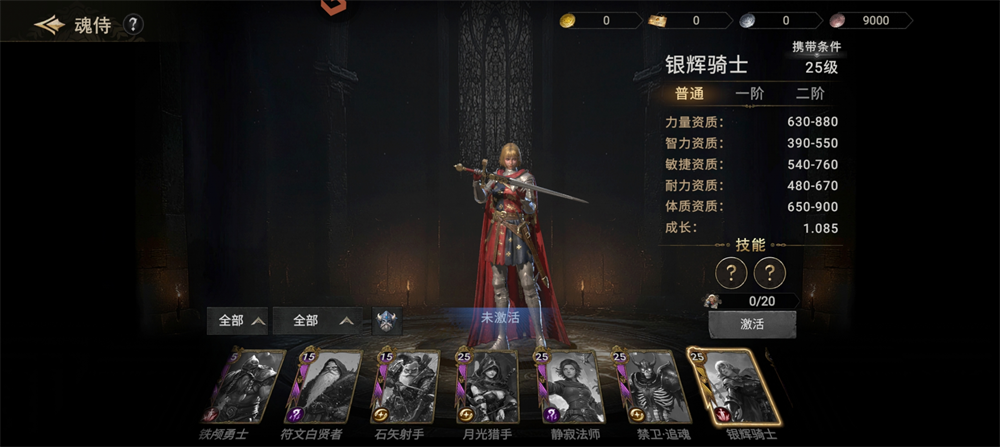Show the 携带条件 requirements

816,47
